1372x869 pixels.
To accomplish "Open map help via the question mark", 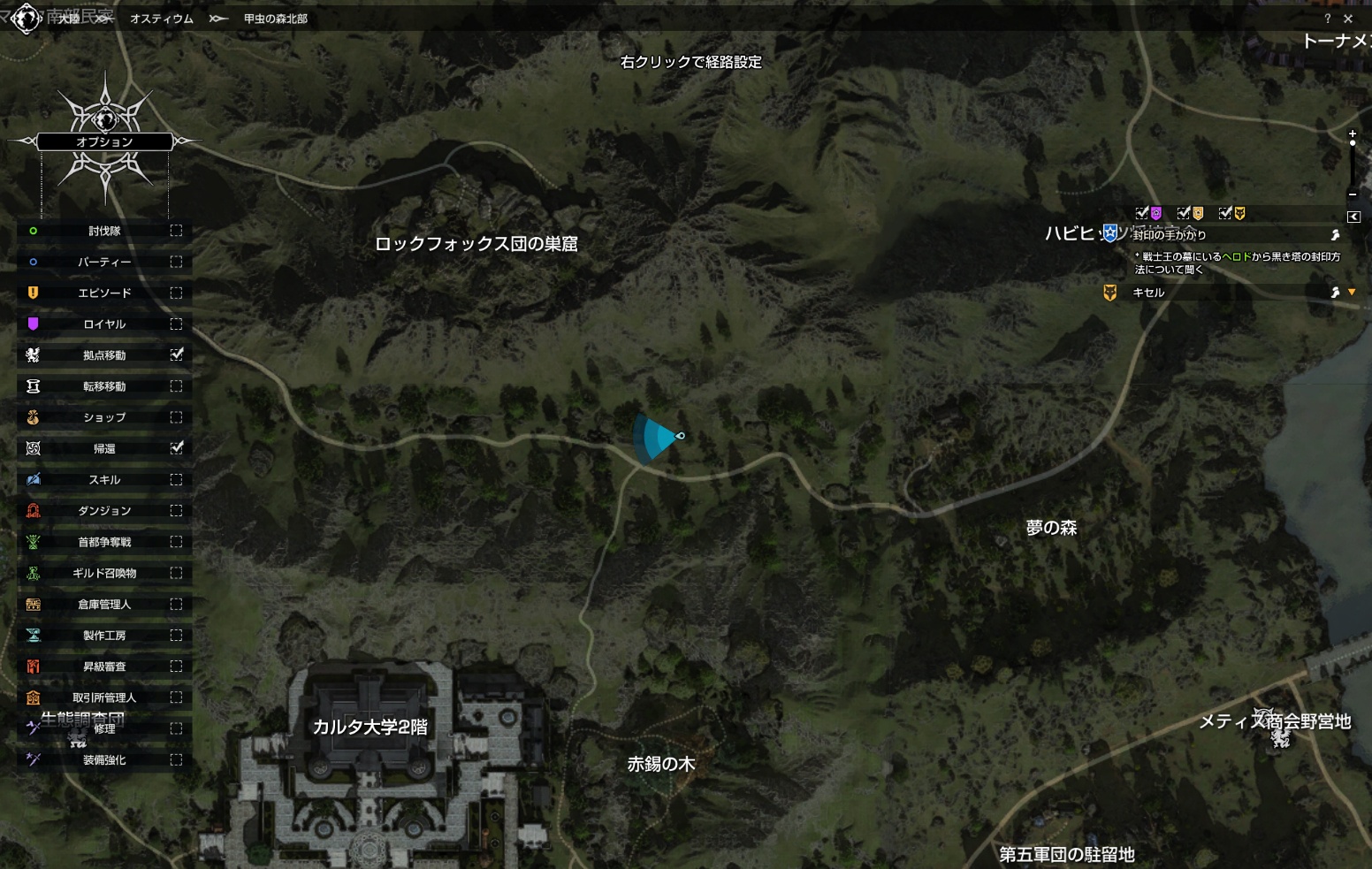I will [x=1327, y=19].
